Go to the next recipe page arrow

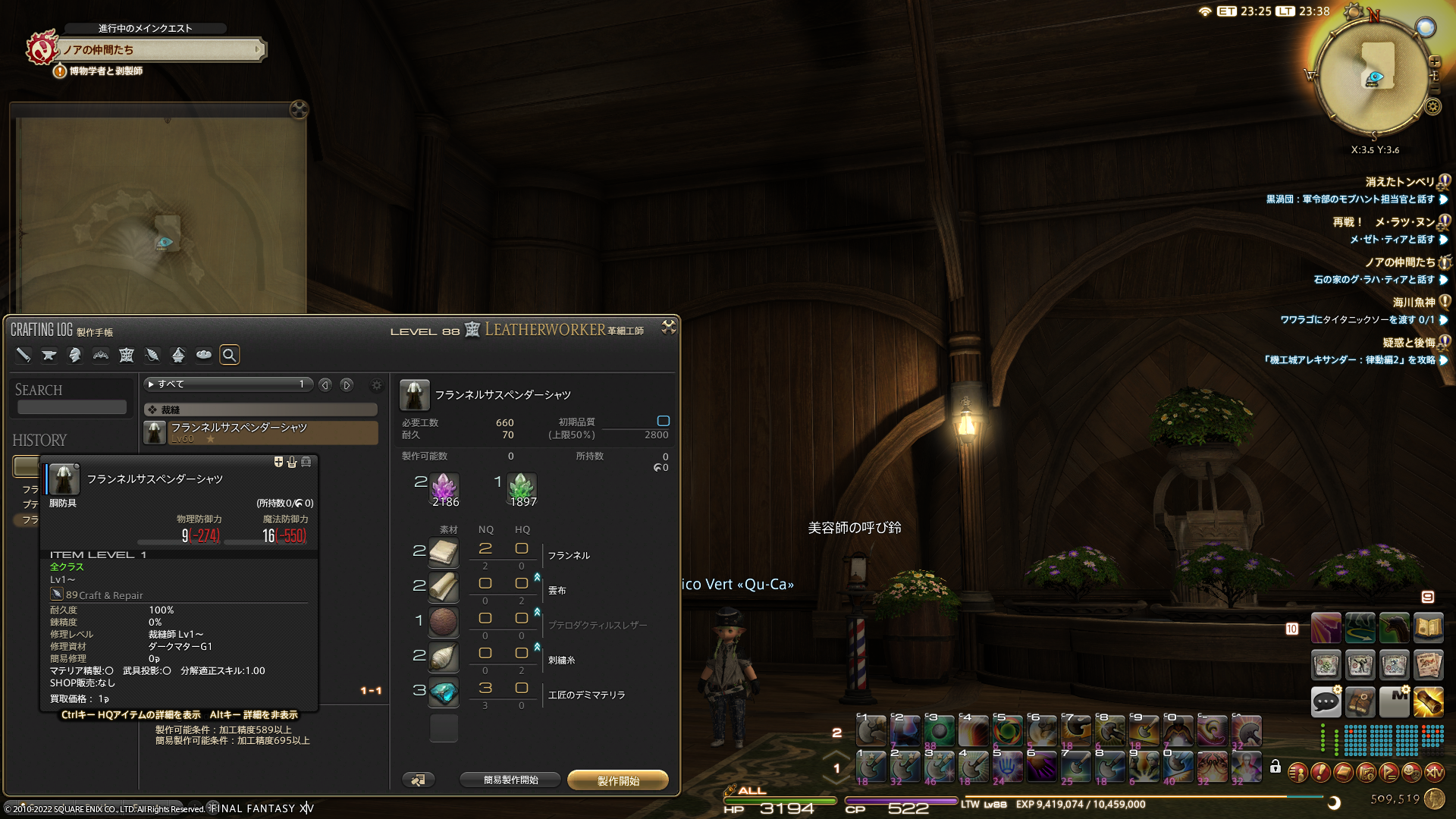point(347,385)
